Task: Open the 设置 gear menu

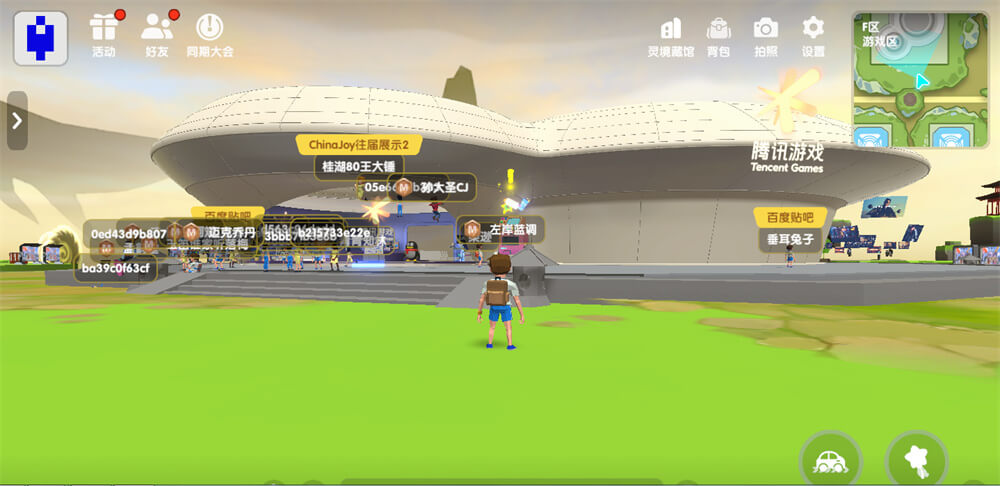Action: click(x=813, y=35)
